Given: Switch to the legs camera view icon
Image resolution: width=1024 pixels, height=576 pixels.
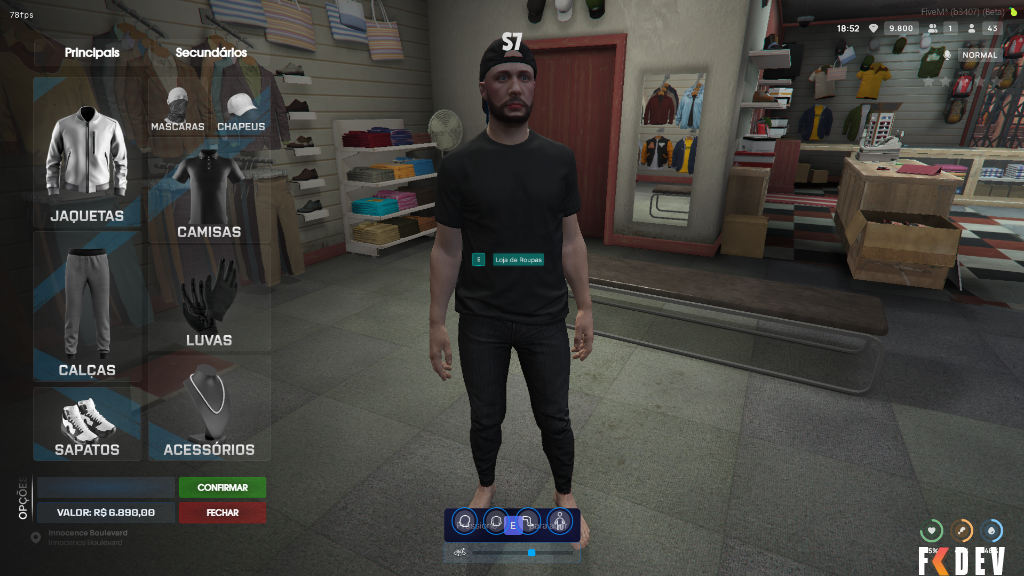Looking at the screenshot, I should click(x=530, y=522).
